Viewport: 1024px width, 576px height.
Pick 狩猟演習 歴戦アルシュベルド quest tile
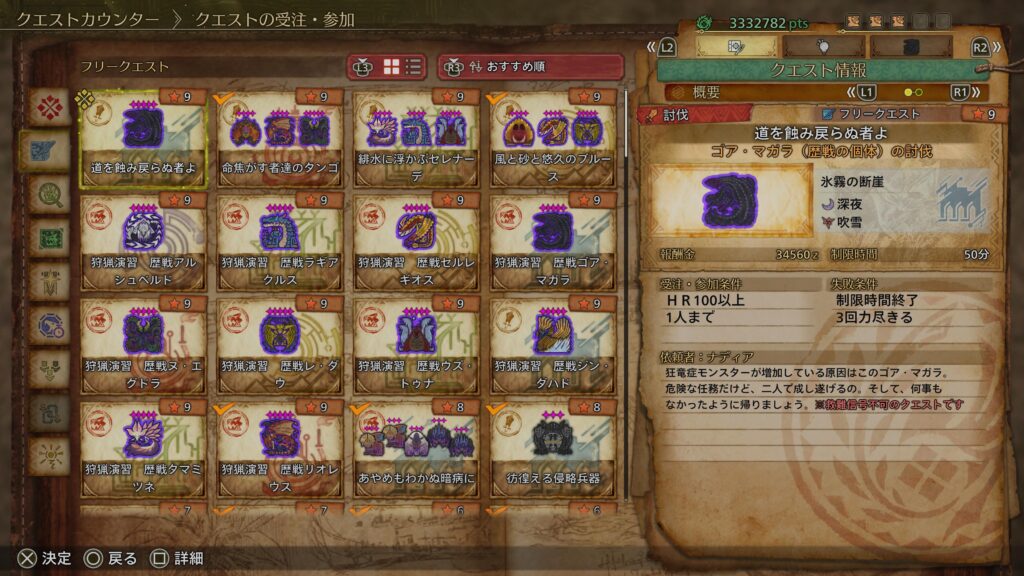pyautogui.click(x=143, y=242)
